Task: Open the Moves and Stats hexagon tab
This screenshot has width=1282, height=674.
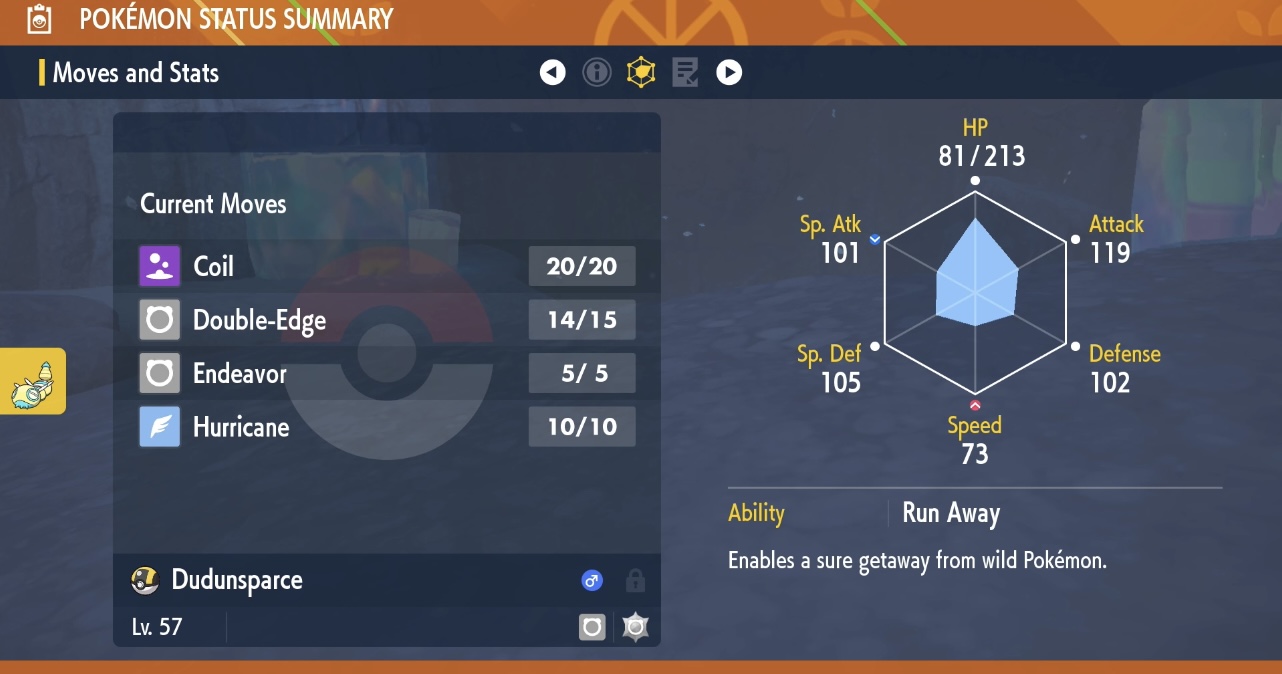Action: coord(641,73)
